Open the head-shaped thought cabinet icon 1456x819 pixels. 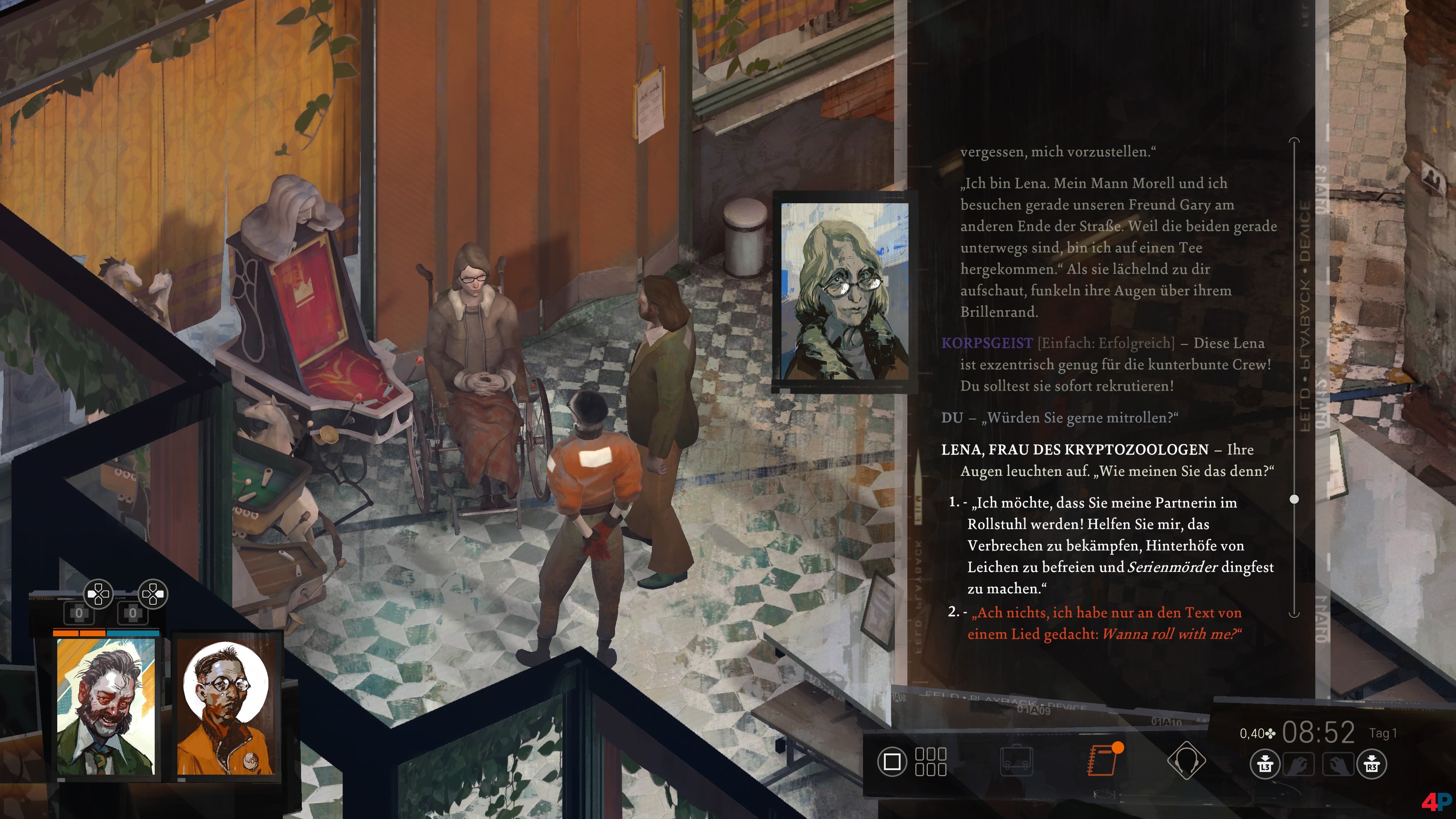click(x=1186, y=761)
